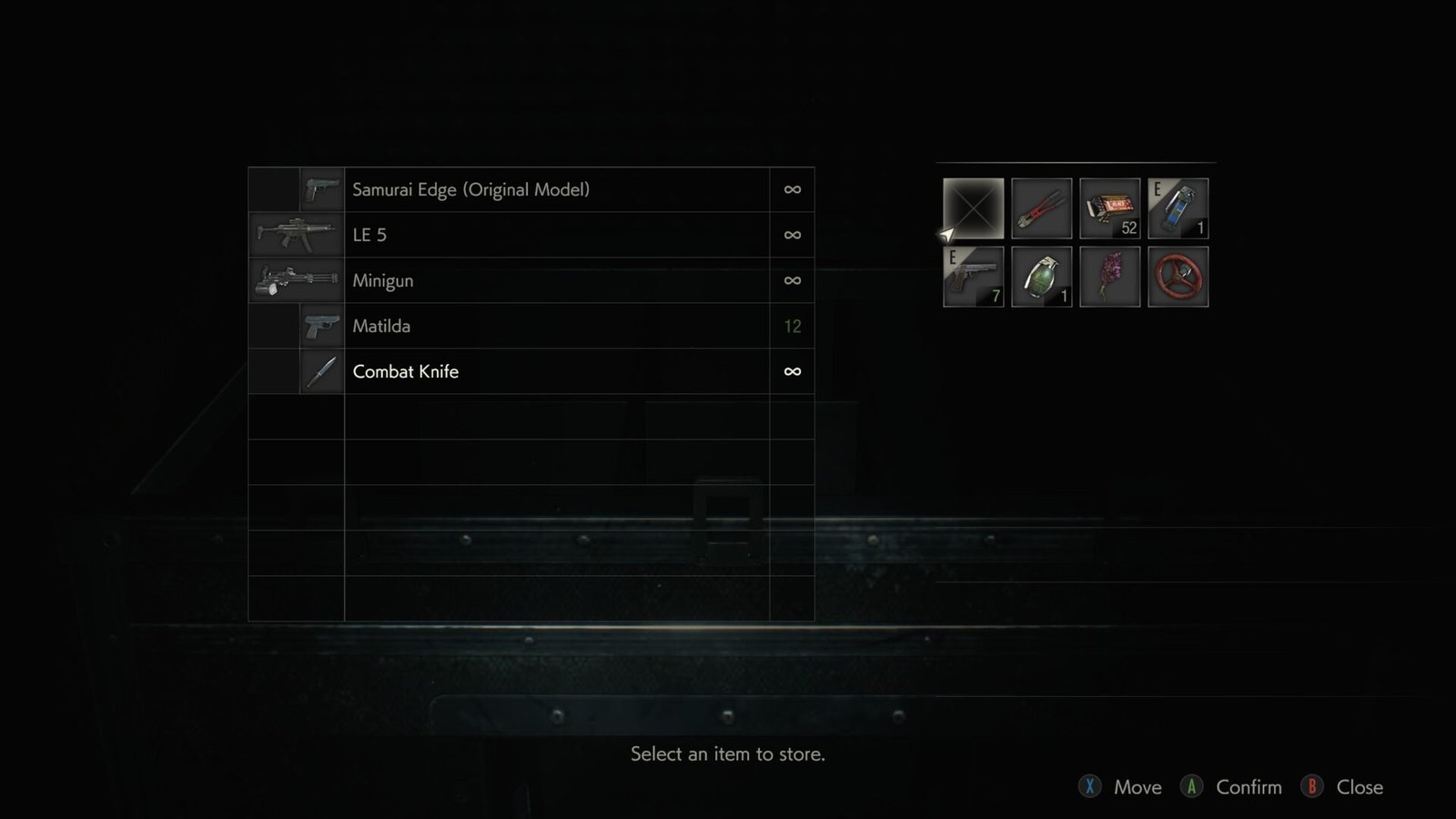Click the Matilda pistol icon
Image resolution: width=1456 pixels, height=819 pixels.
320,326
